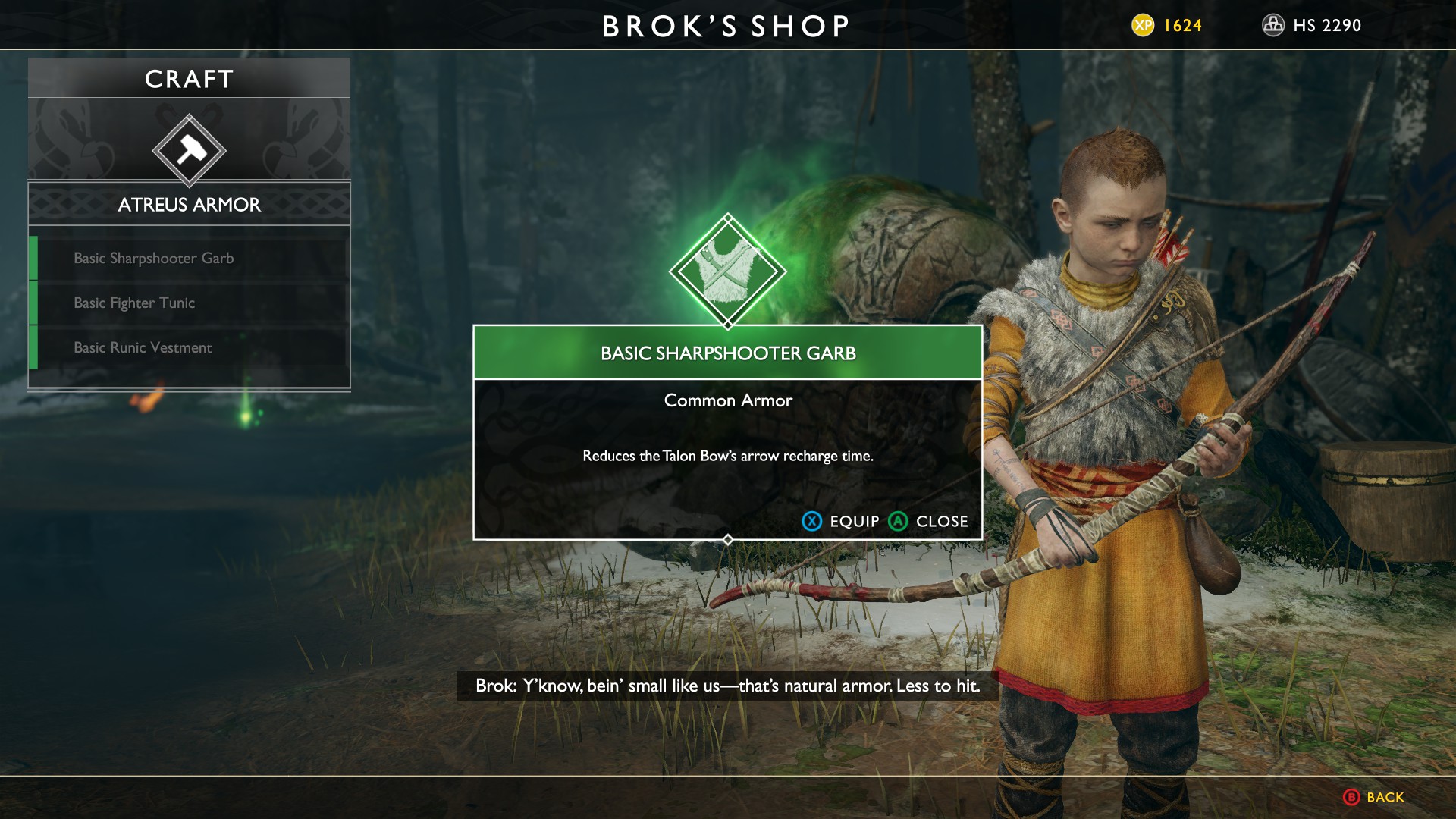Go back from Brok's Shop
This screenshot has height=819, width=1456.
pyautogui.click(x=1373, y=797)
